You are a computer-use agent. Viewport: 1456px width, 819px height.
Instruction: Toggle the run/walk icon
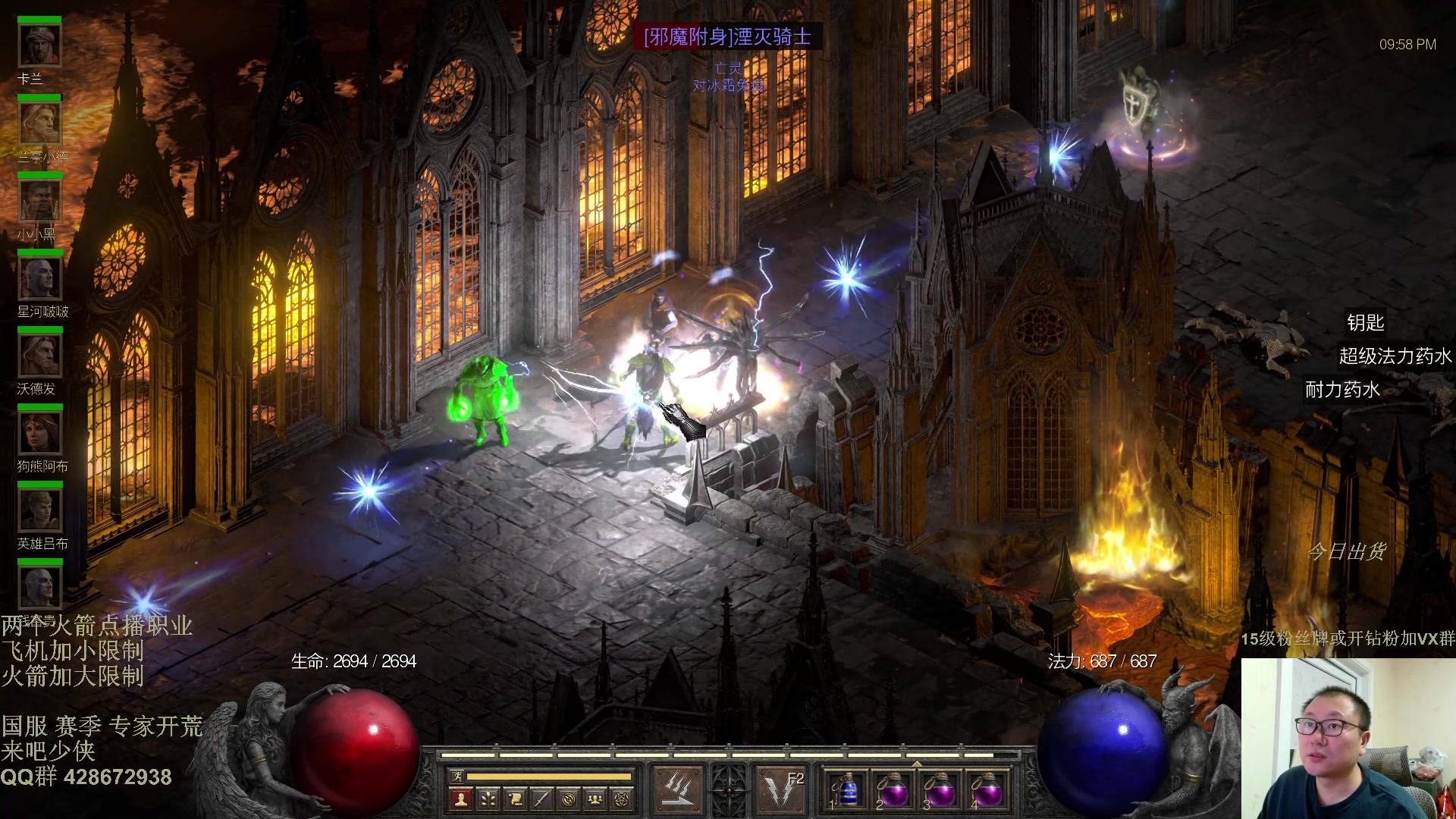(x=457, y=776)
